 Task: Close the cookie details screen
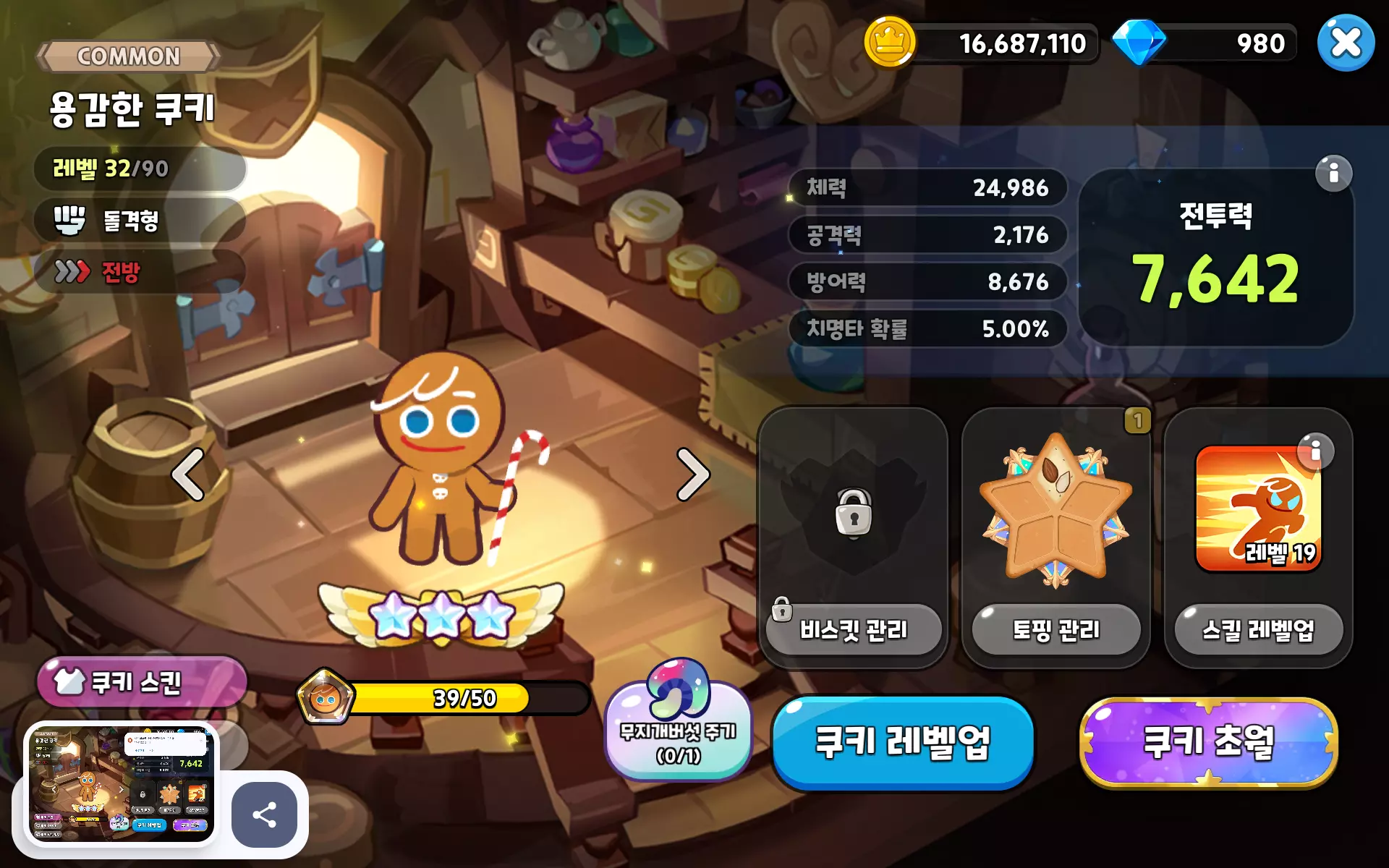click(1345, 43)
